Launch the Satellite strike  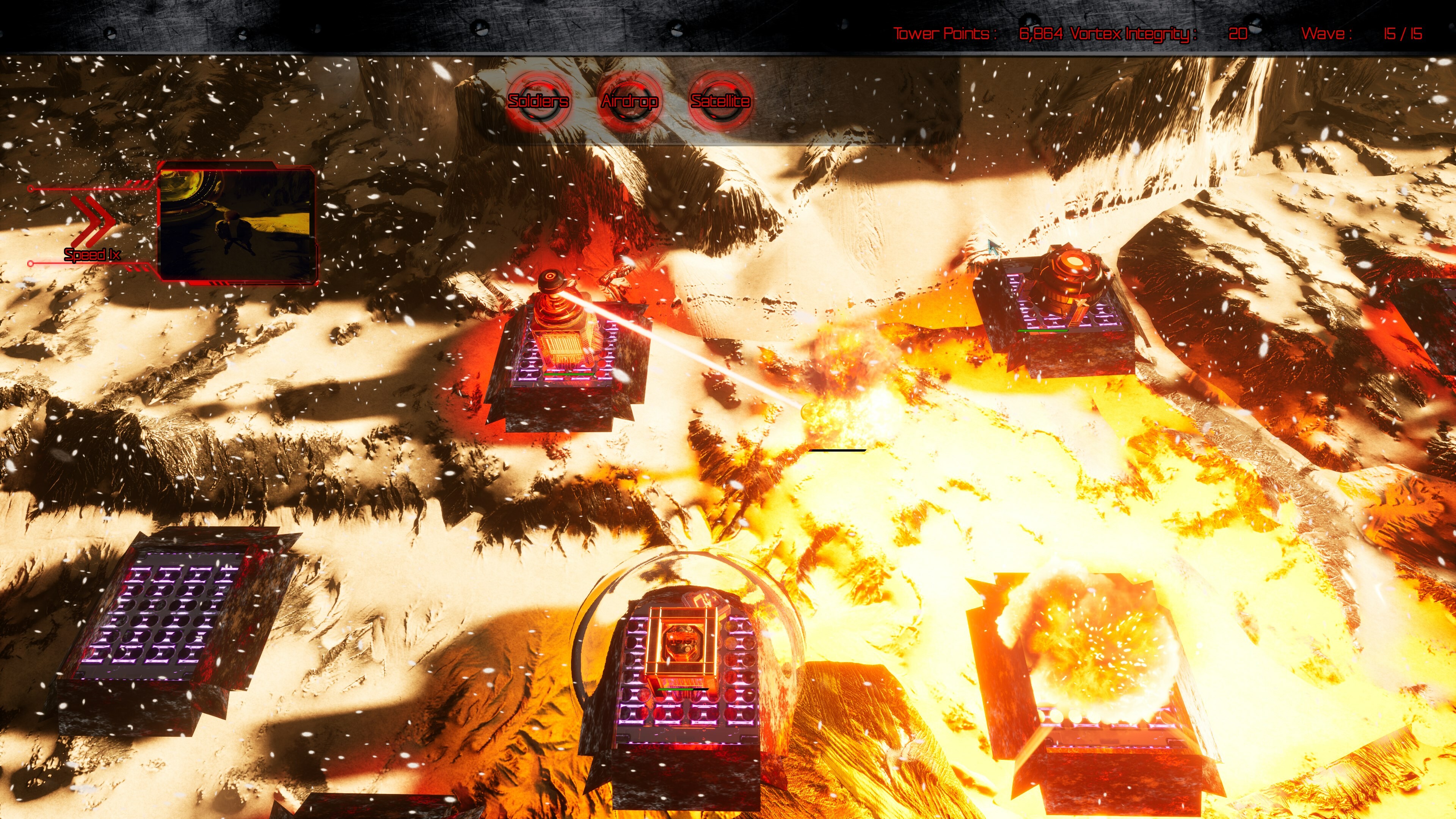(719, 102)
